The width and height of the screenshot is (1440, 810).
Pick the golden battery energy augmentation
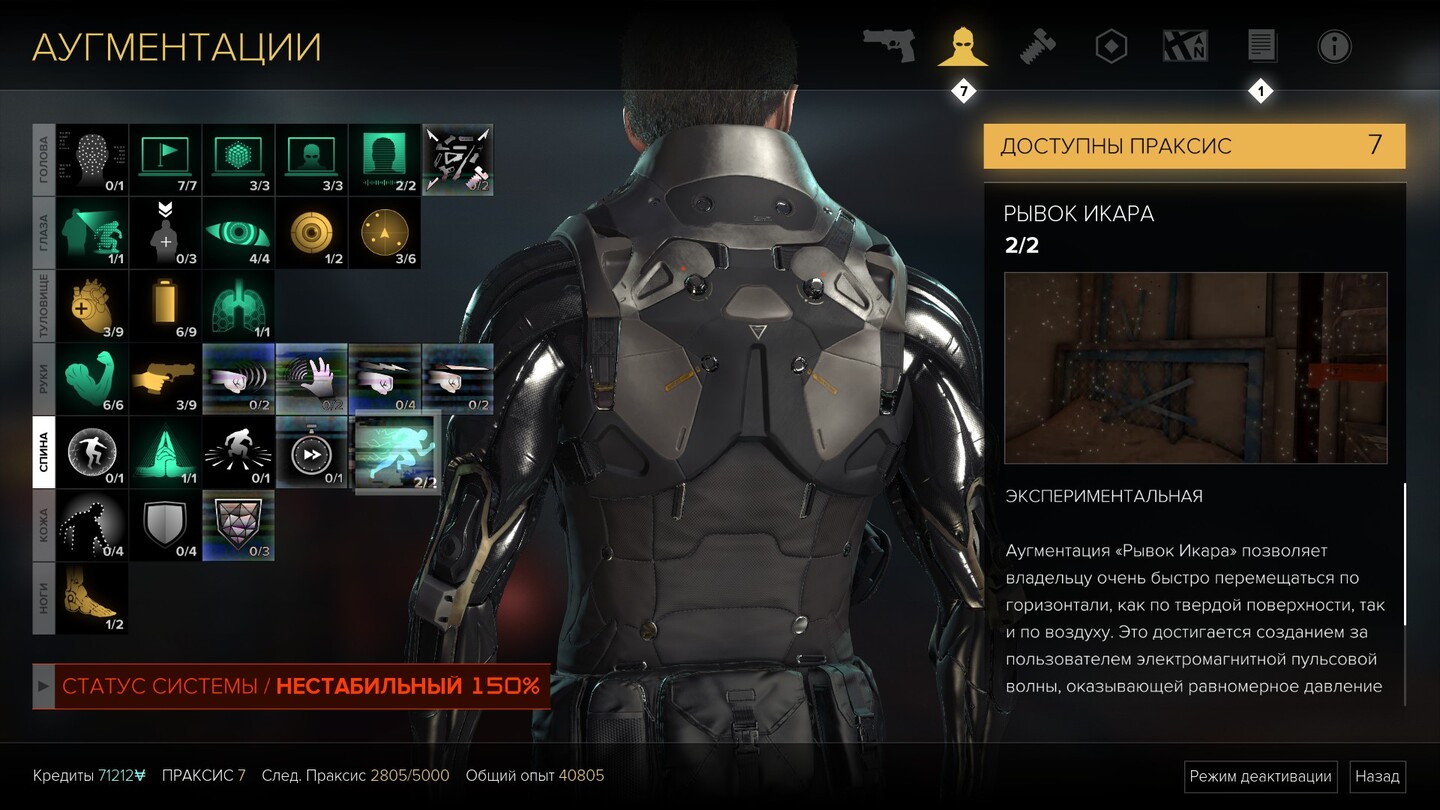pyautogui.click(x=165, y=307)
